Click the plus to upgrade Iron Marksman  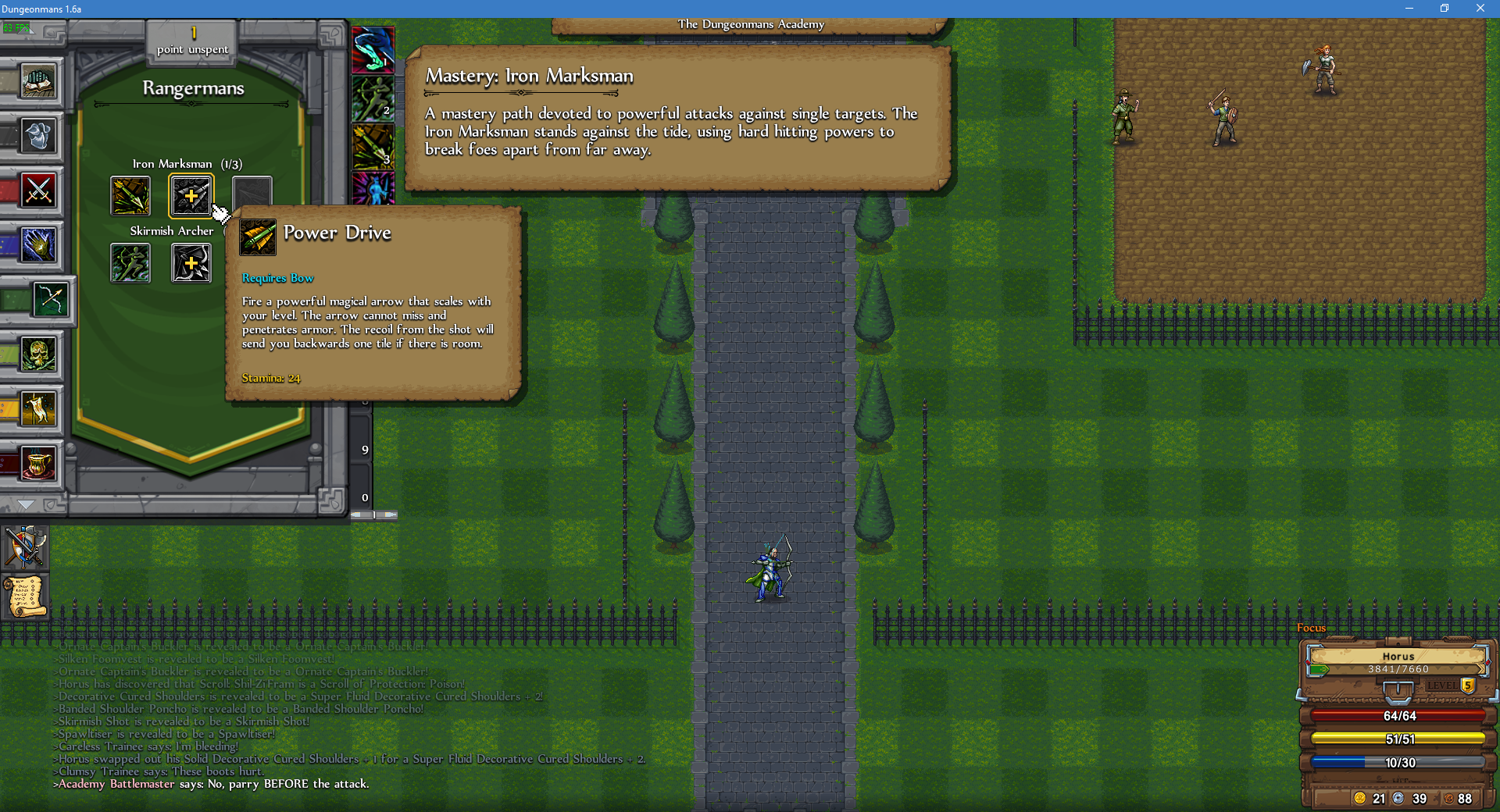point(191,196)
